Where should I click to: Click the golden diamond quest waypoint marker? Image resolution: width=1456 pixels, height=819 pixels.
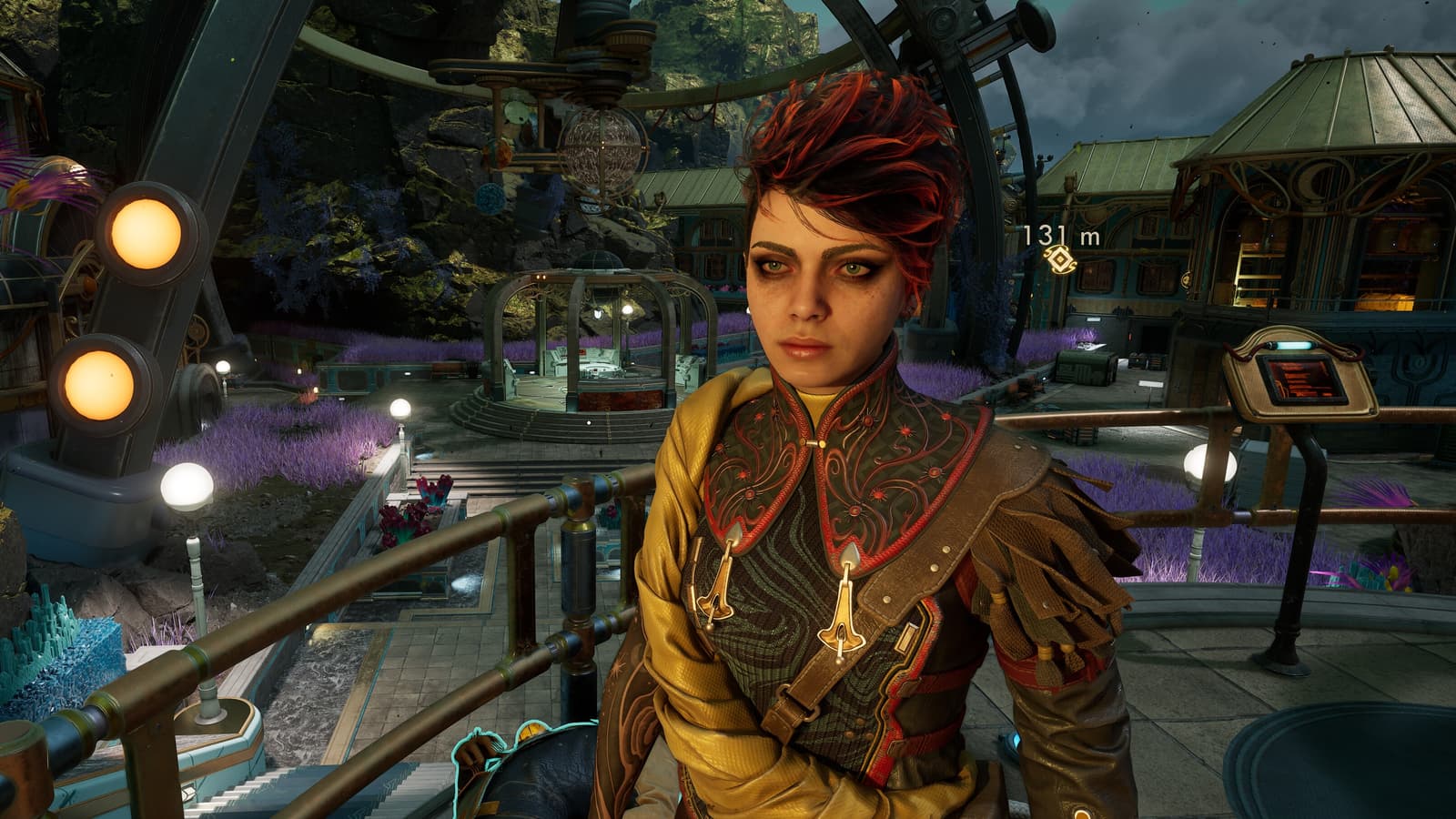pos(1060,261)
